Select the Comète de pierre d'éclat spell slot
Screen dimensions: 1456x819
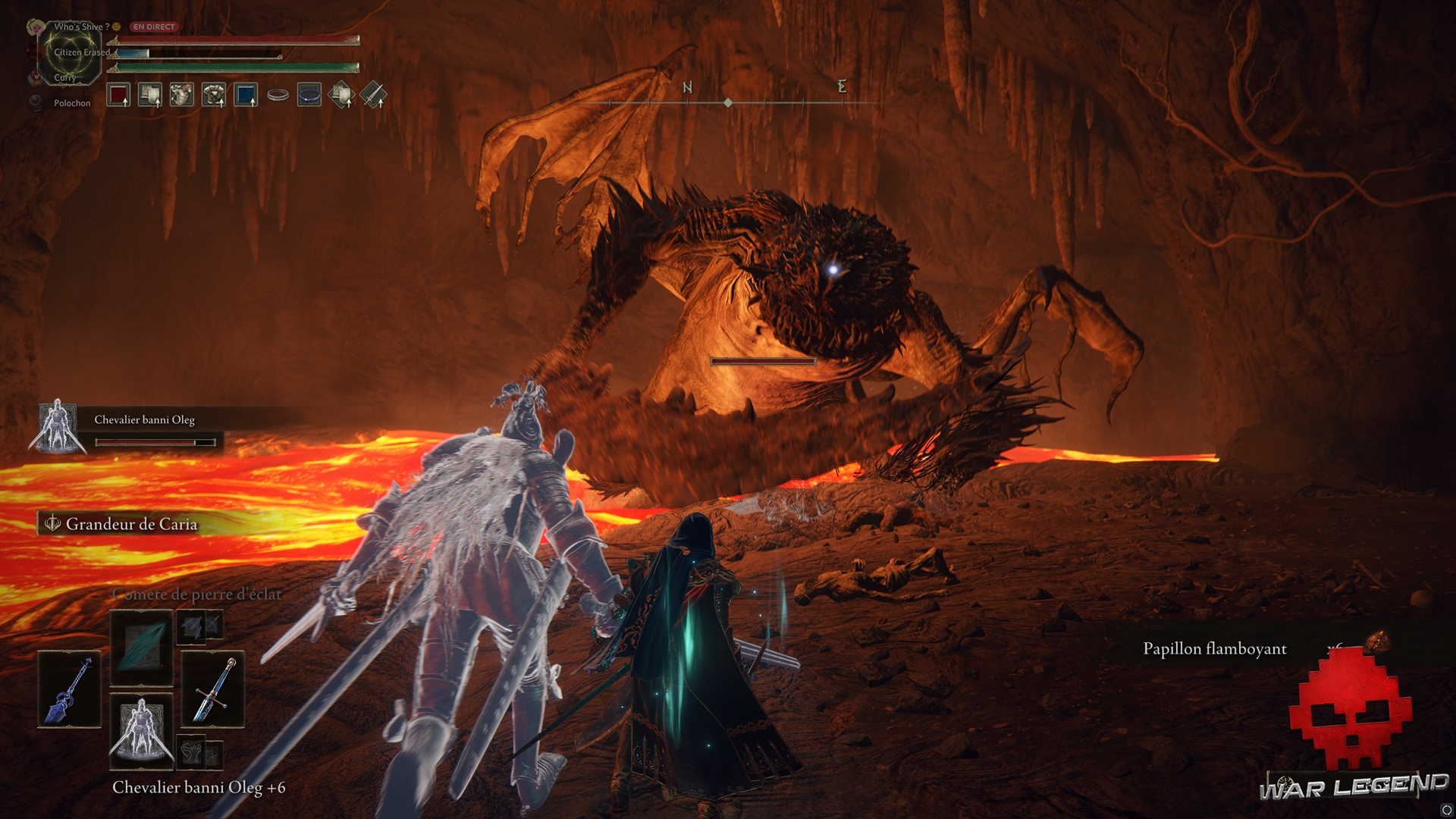pos(141,647)
